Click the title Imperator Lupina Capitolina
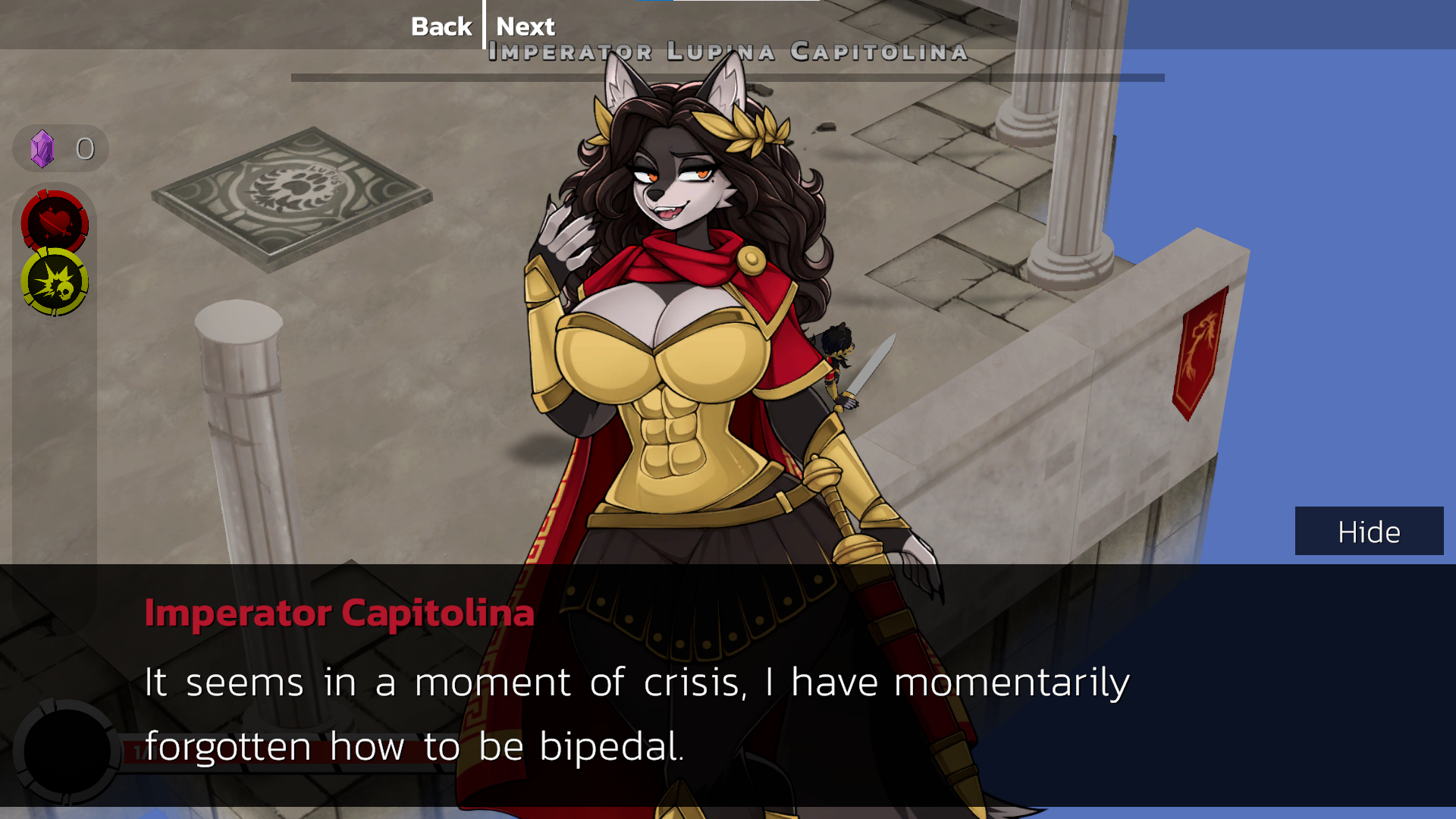 (726, 52)
